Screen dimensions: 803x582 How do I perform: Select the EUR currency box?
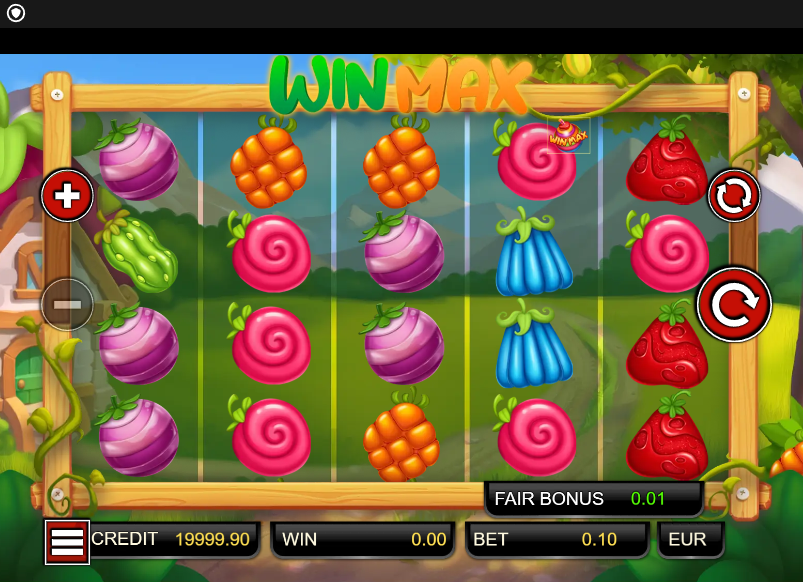pyautogui.click(x=689, y=540)
